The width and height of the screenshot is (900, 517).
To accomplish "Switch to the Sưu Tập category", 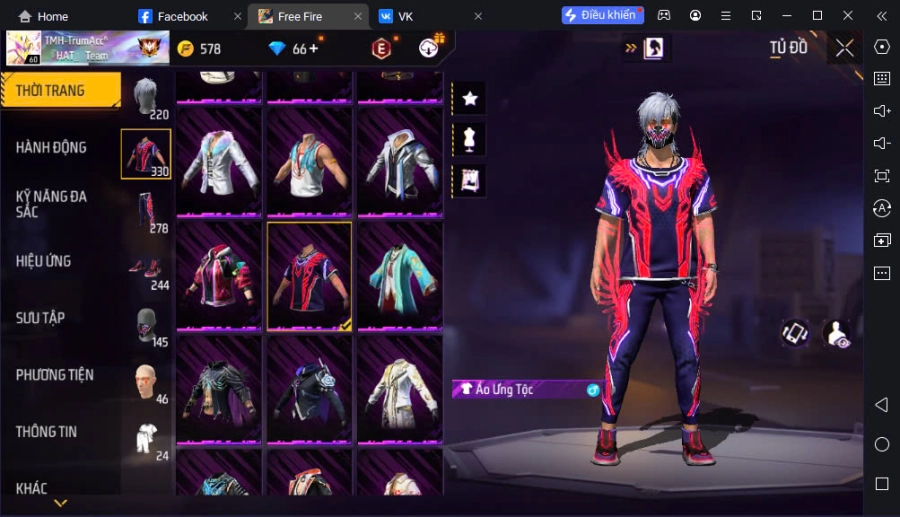I will (x=41, y=318).
